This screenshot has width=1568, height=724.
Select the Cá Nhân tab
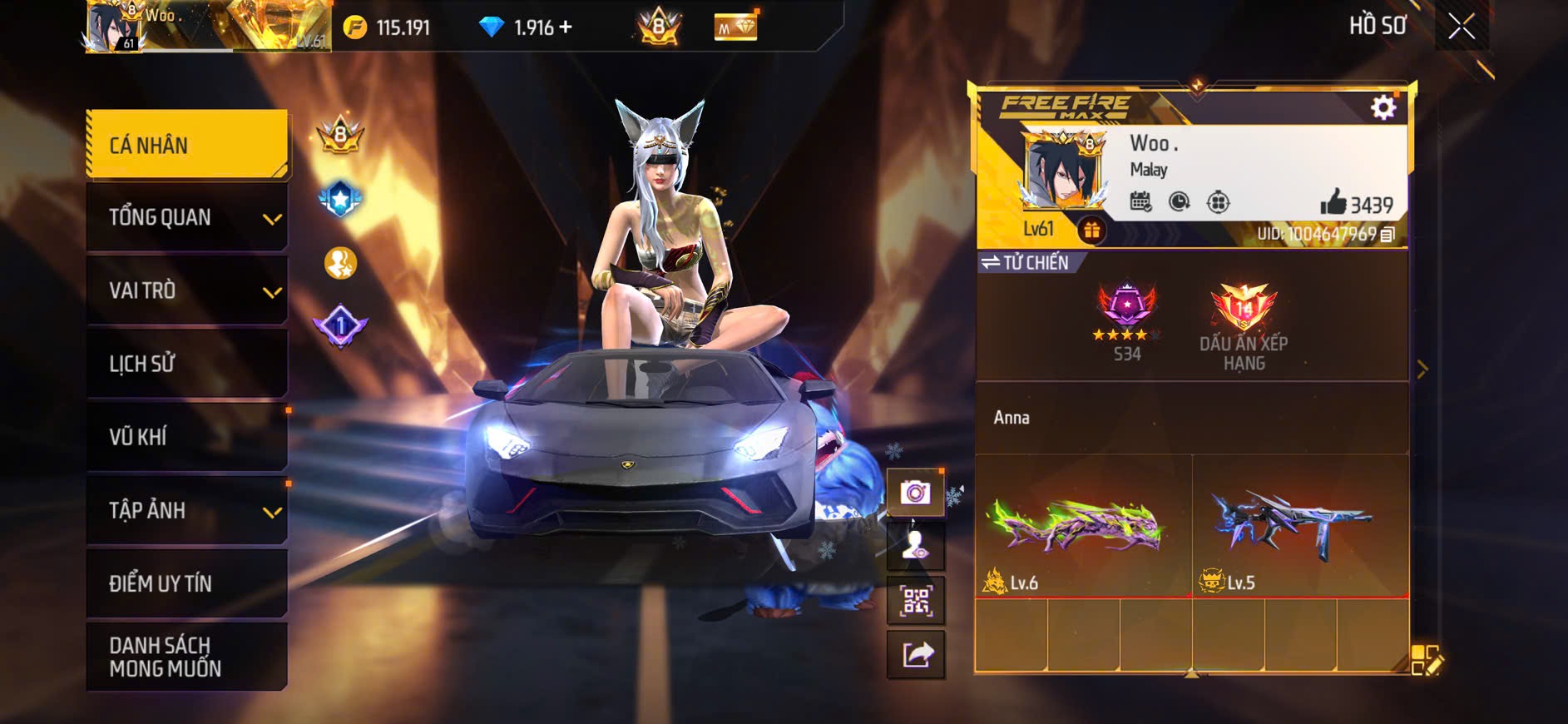(187, 145)
